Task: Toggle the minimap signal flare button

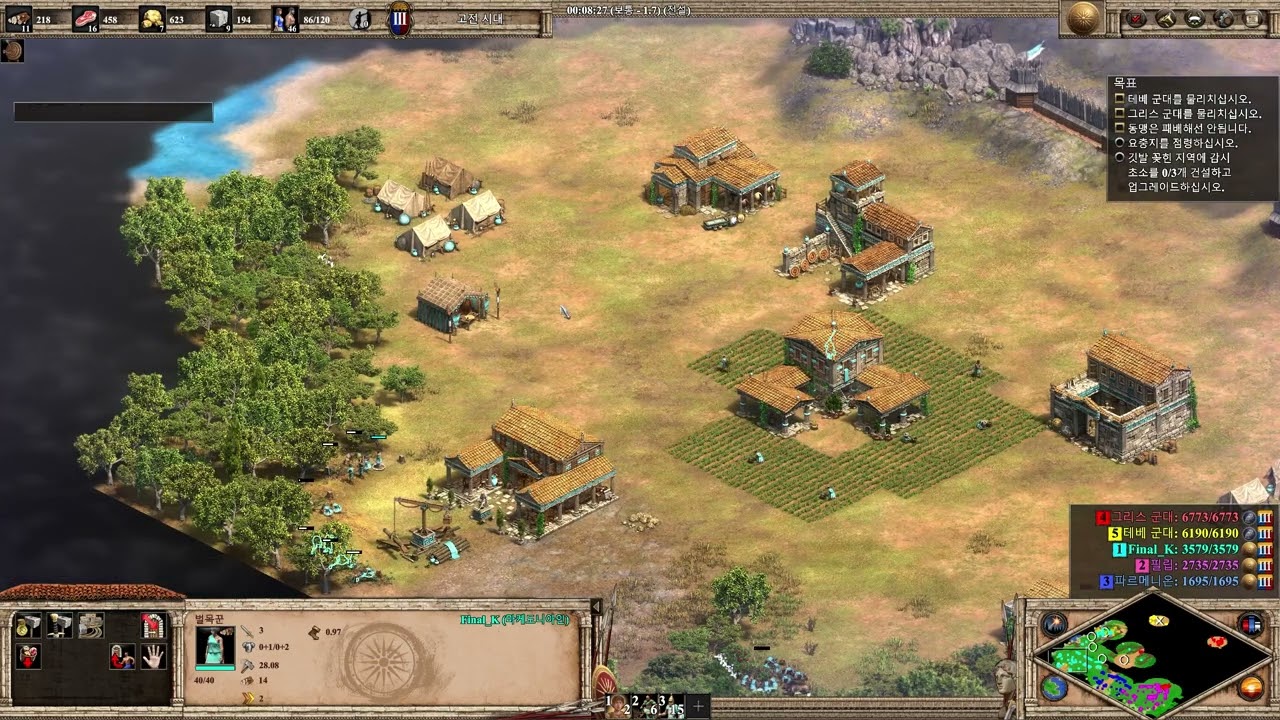Action: (x=1053, y=625)
